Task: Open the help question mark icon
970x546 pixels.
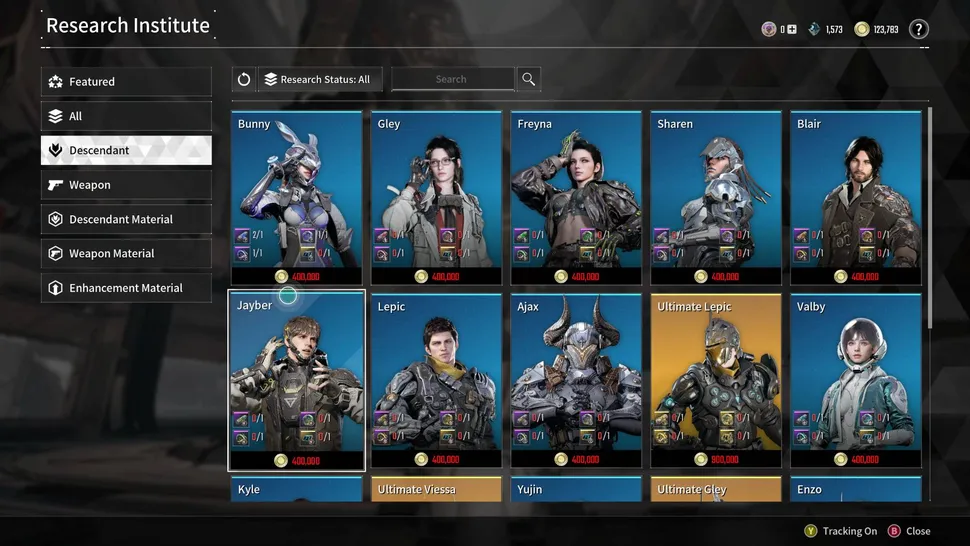Action: click(918, 30)
